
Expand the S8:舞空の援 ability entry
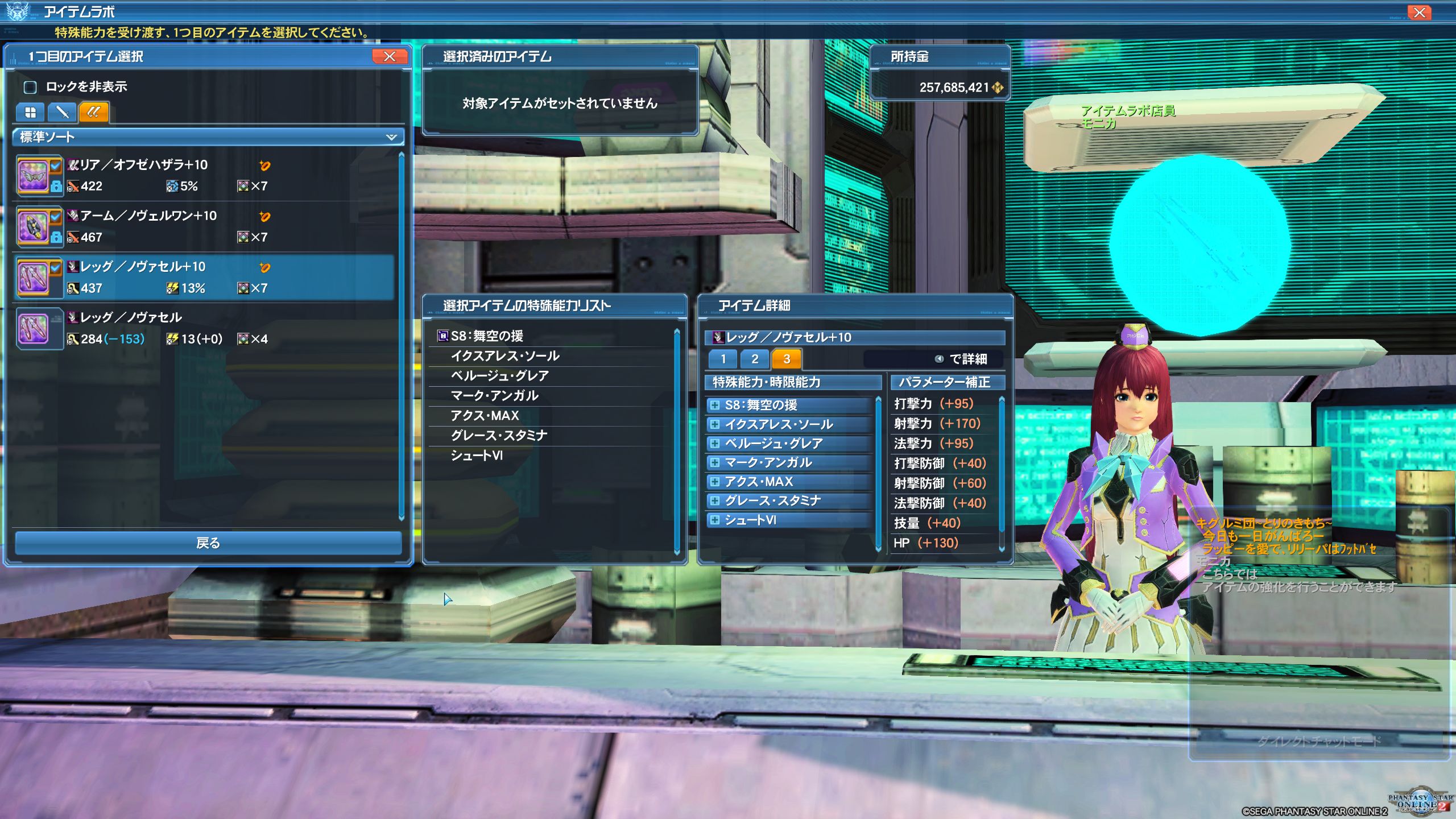715,405
